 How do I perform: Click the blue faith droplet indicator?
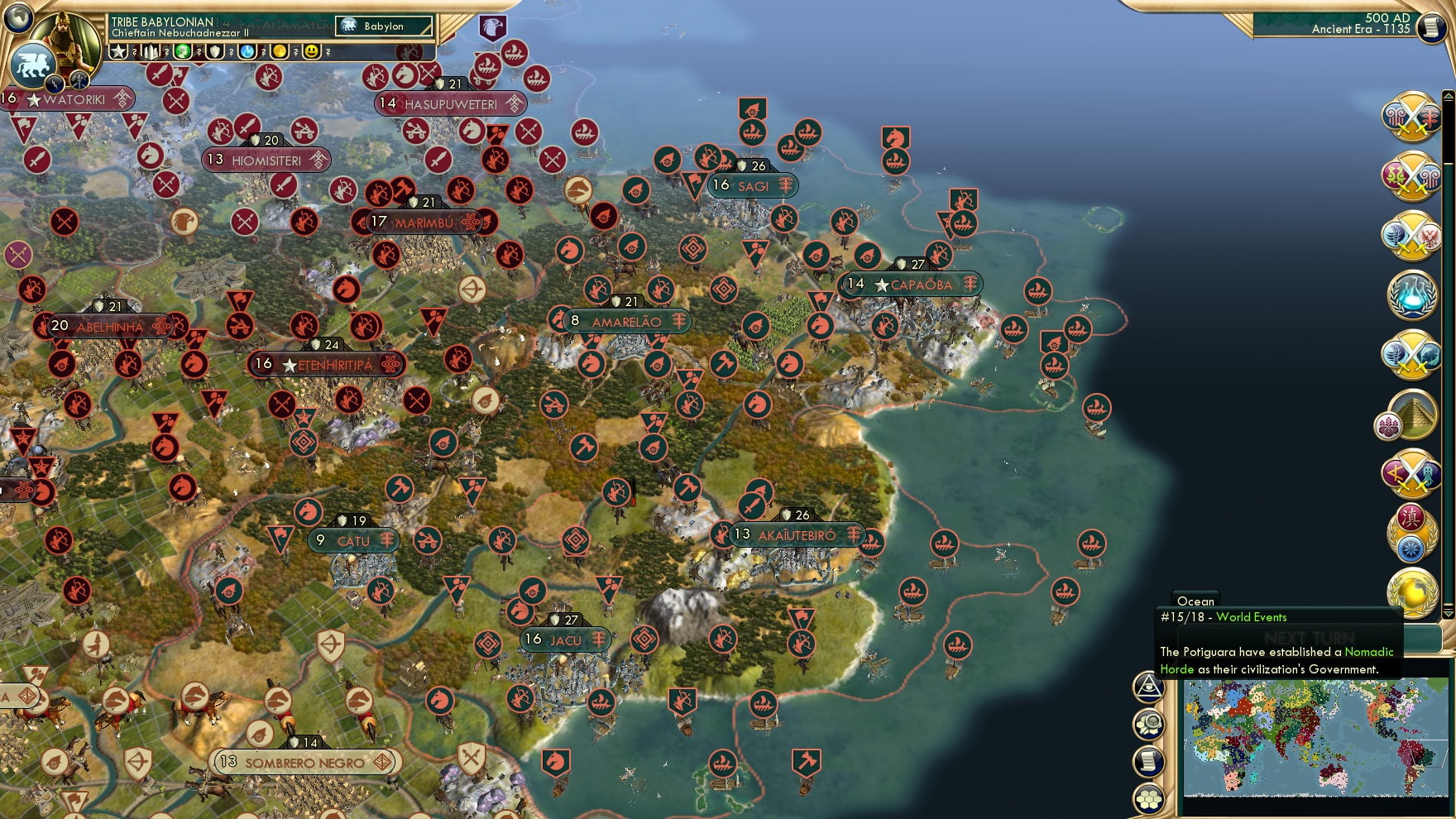(247, 52)
